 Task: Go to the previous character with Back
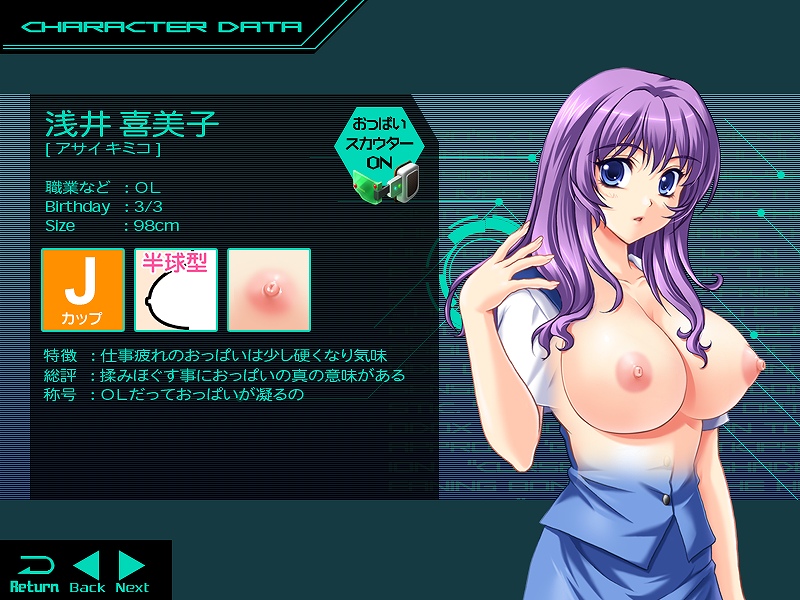[88, 573]
